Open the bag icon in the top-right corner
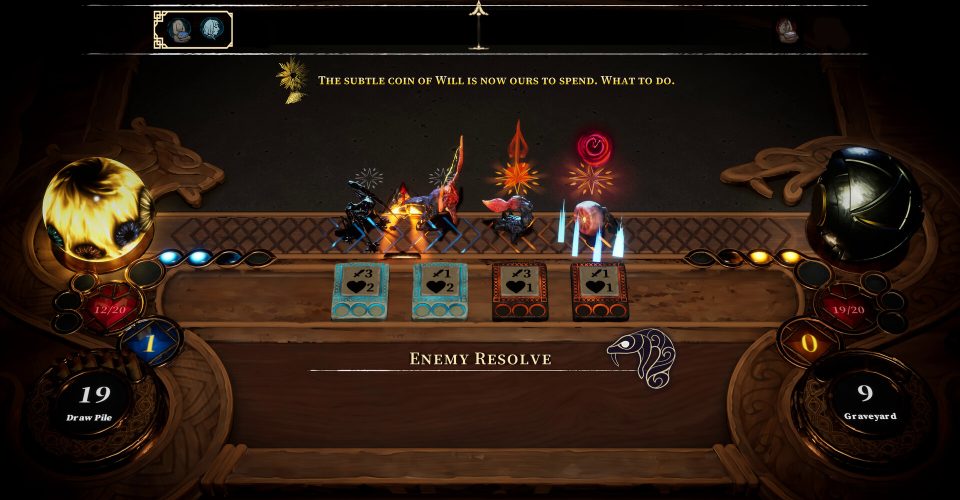Viewport: 960px width, 500px height. [789, 30]
